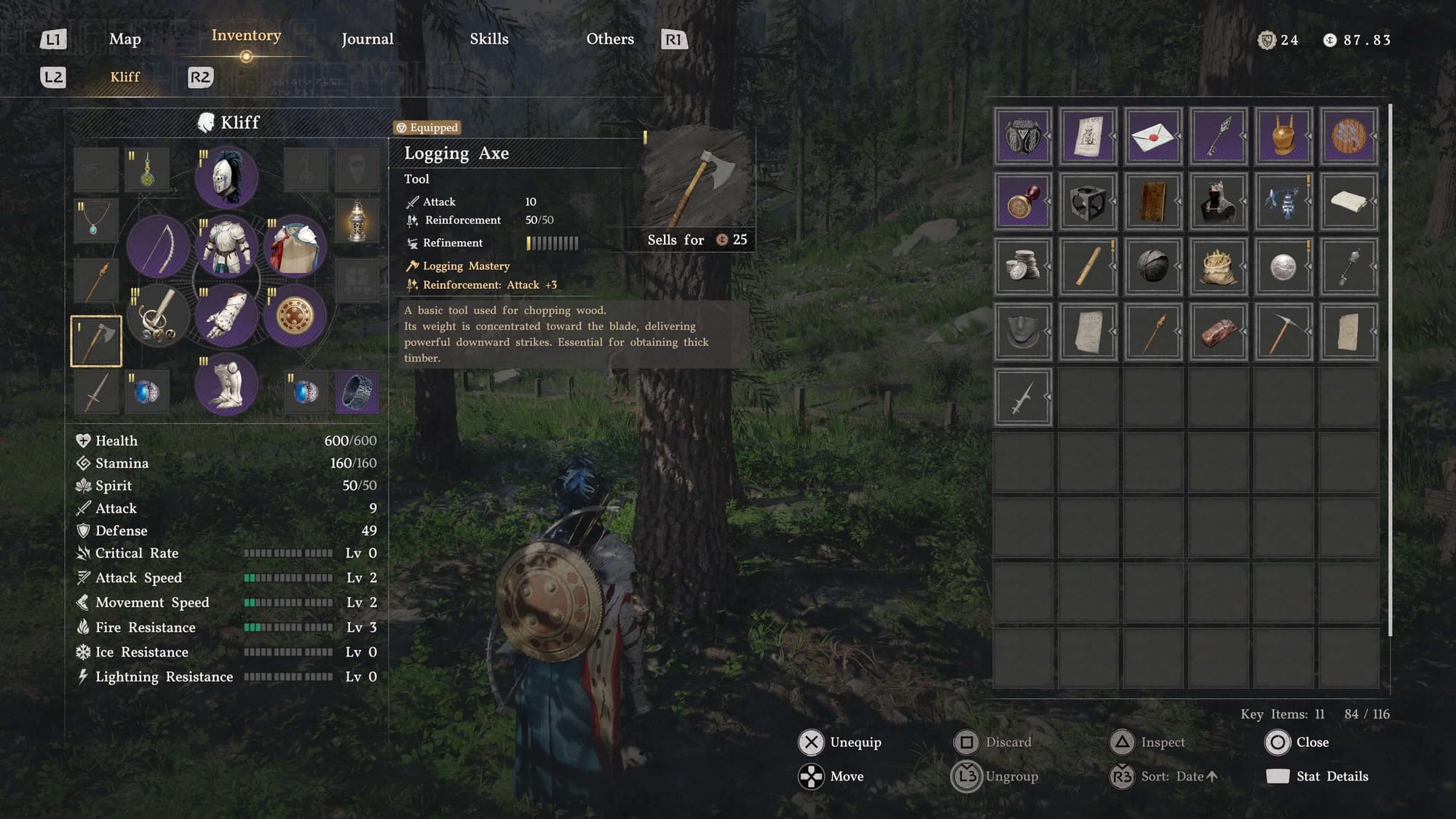Select the white plate boots slot
The image size is (1456, 819).
(x=226, y=383)
